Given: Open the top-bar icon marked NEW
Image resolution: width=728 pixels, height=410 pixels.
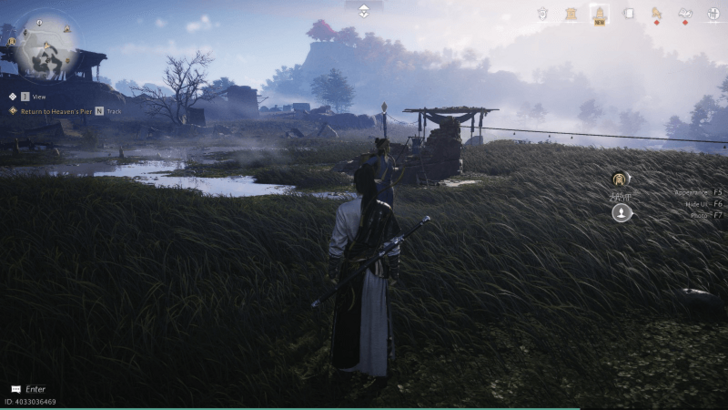Looking at the screenshot, I should tap(600, 14).
